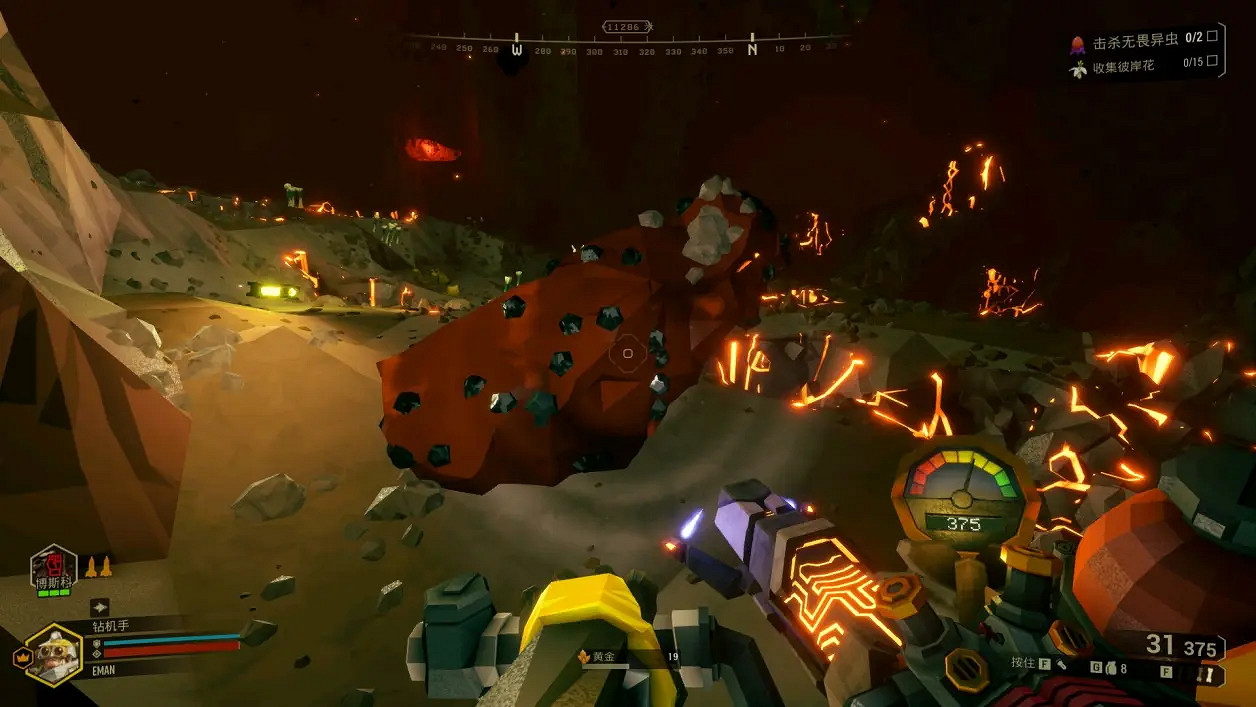
Task: Click the arrow icon above the Driller name
Action: [100, 606]
